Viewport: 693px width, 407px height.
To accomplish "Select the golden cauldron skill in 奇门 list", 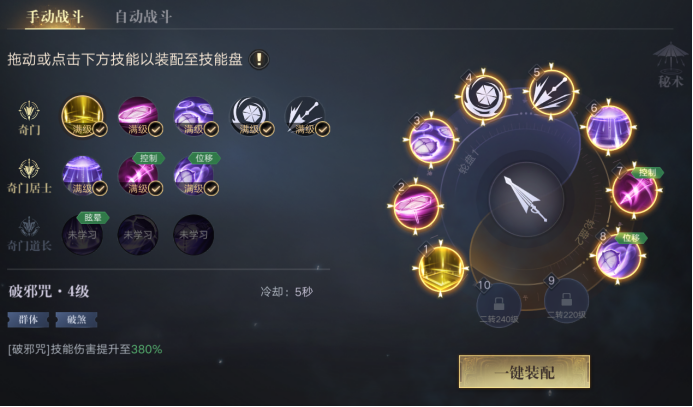I will [x=82, y=116].
